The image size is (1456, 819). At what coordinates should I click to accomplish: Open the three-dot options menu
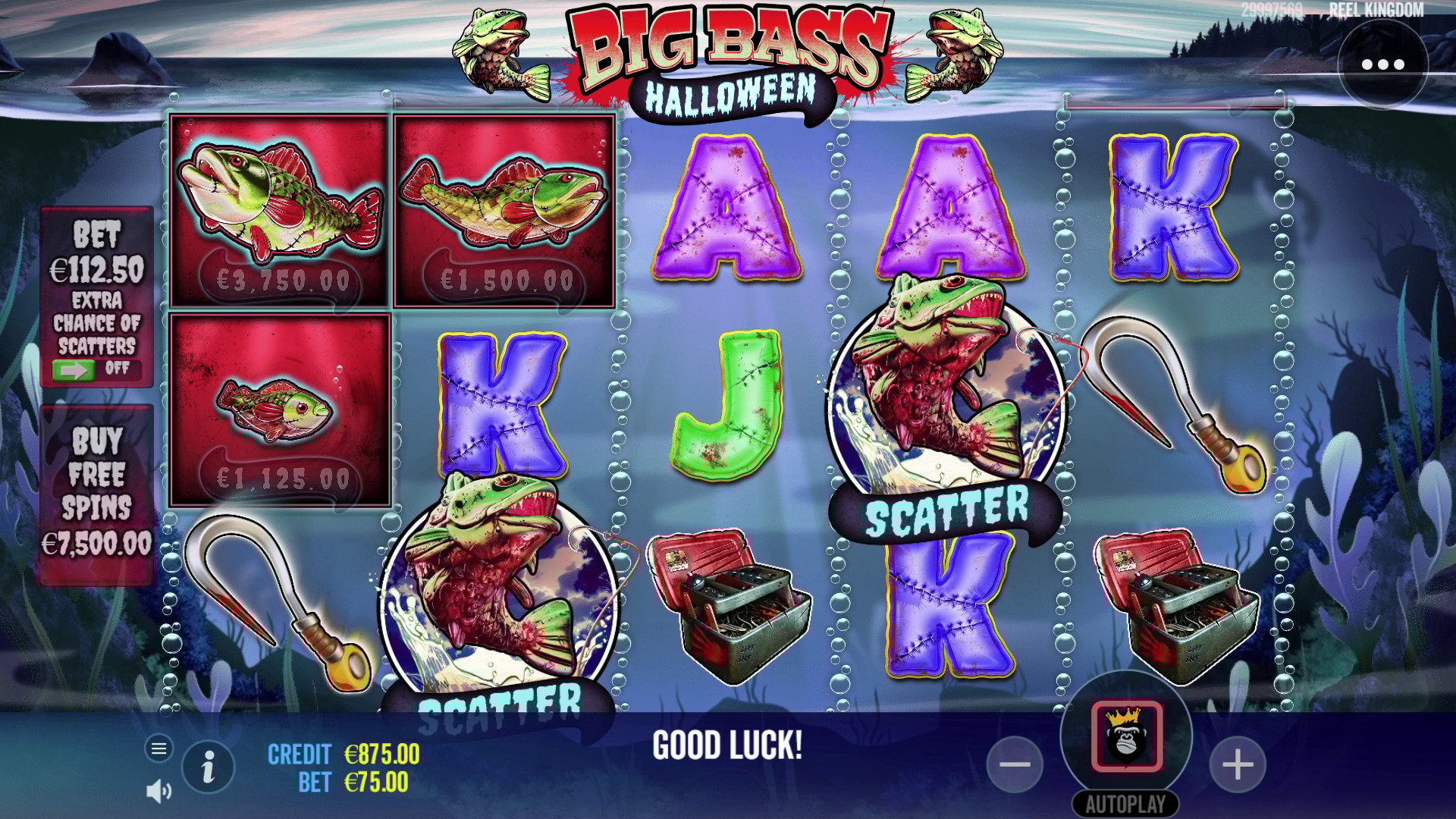pyautogui.click(x=1382, y=64)
